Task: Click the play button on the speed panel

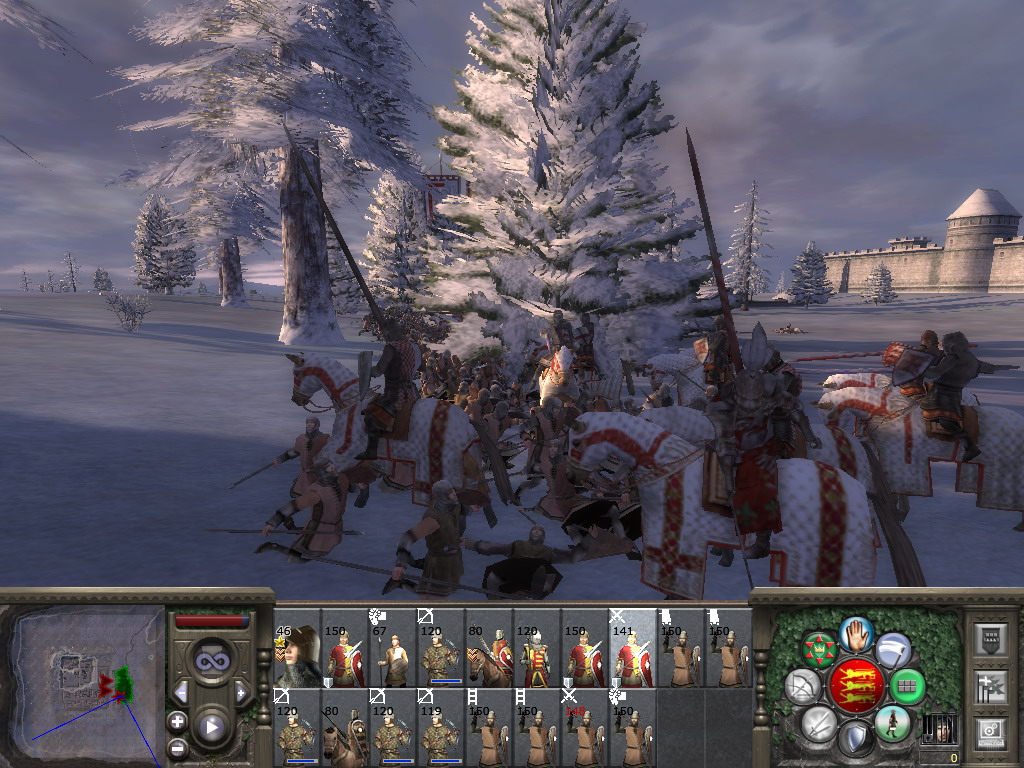Action: [x=212, y=727]
